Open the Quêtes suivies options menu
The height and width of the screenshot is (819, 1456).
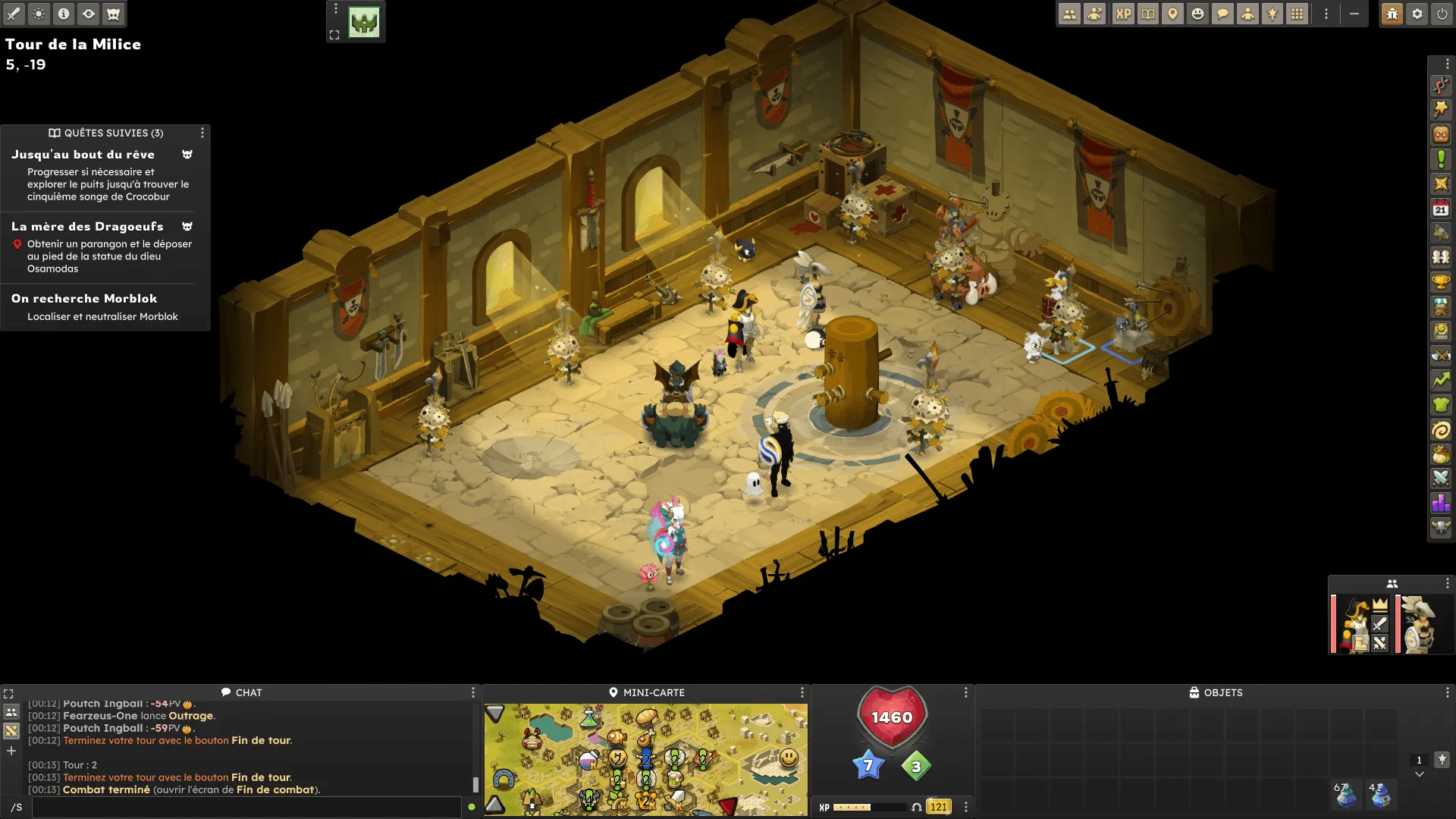point(202,133)
